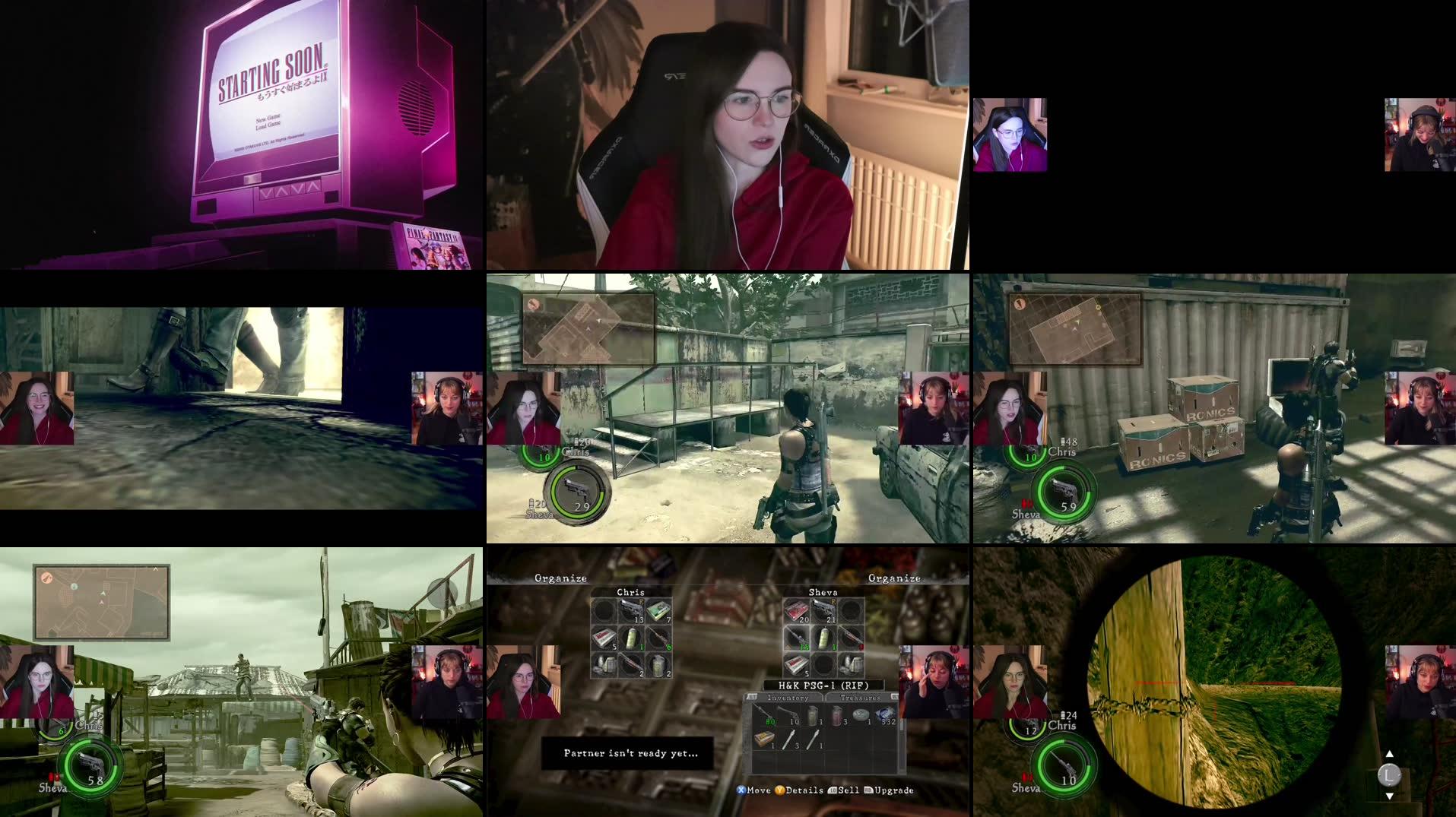This screenshot has height=817, width=1456.
Task: Select the handgun in Chris's inventory grid
Action: tap(633, 610)
